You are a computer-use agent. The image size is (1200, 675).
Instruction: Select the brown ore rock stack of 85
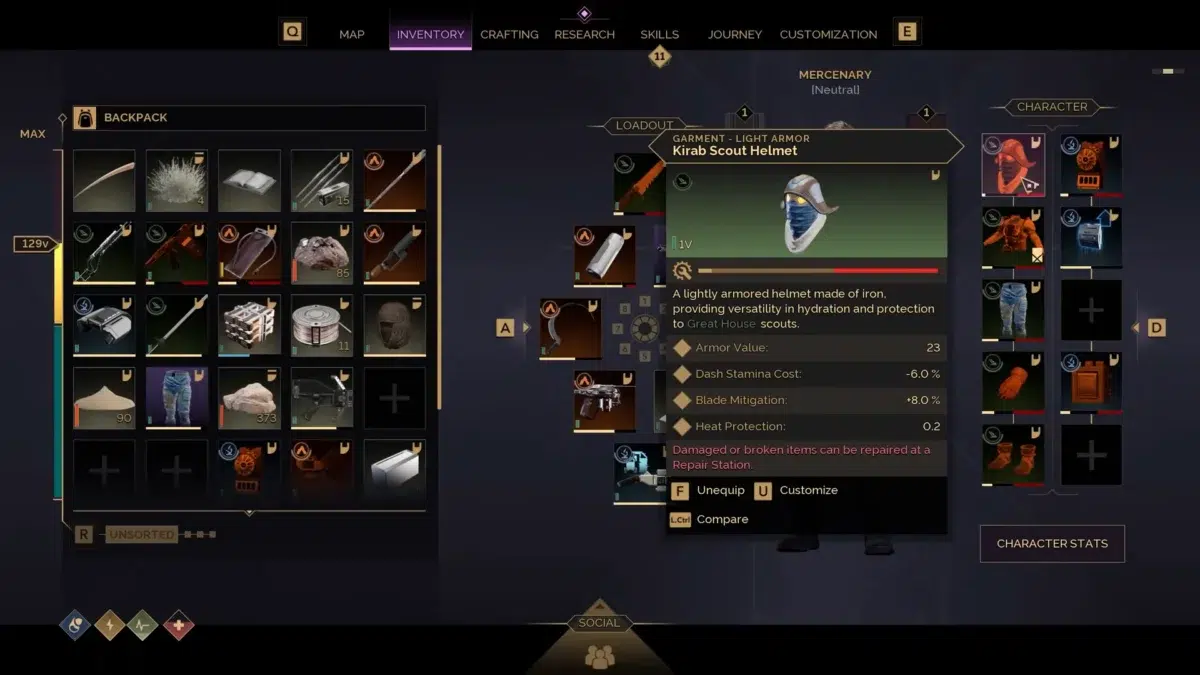click(x=322, y=253)
